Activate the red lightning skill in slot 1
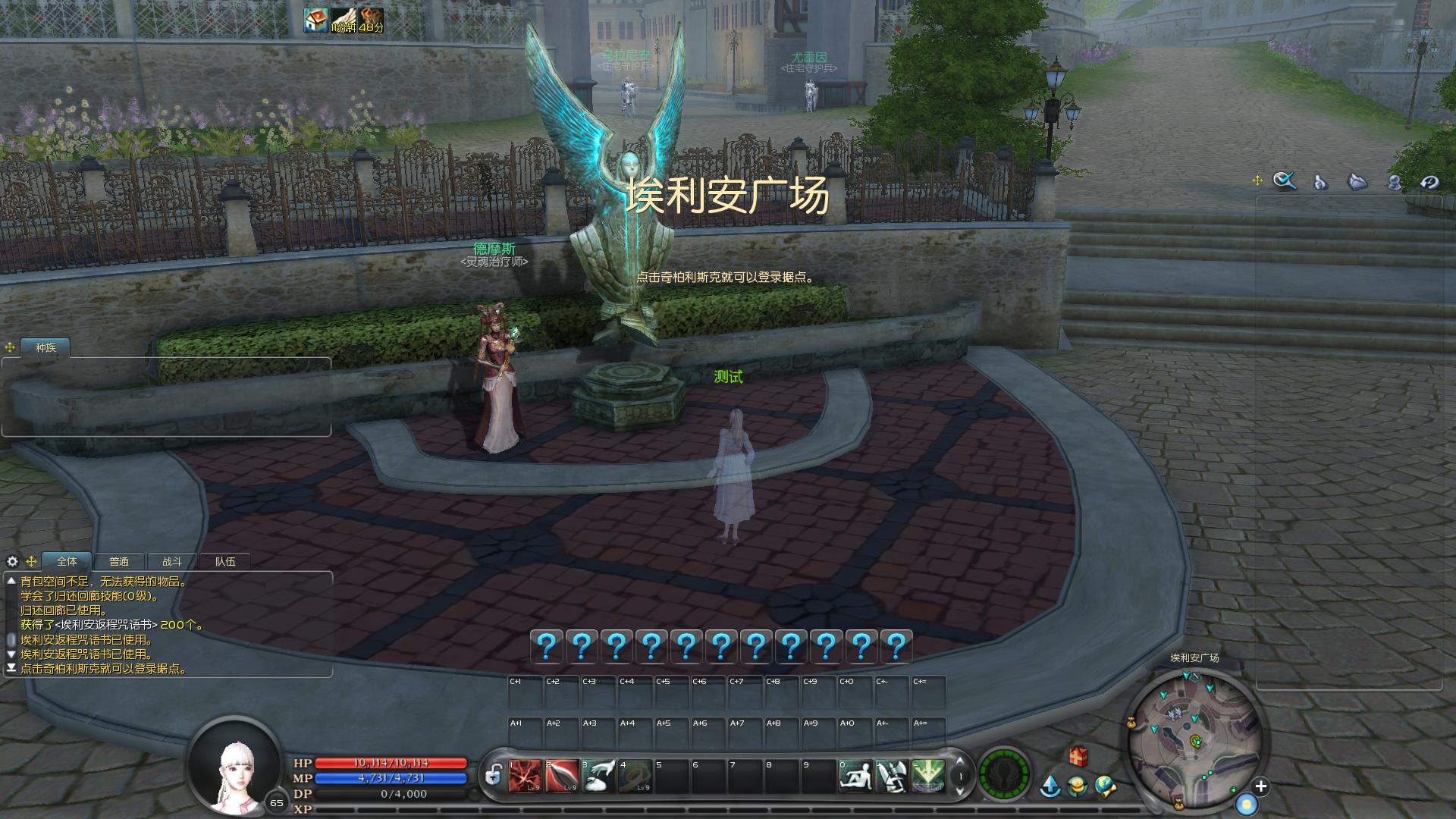Viewport: 1456px width, 819px height. coord(525,777)
